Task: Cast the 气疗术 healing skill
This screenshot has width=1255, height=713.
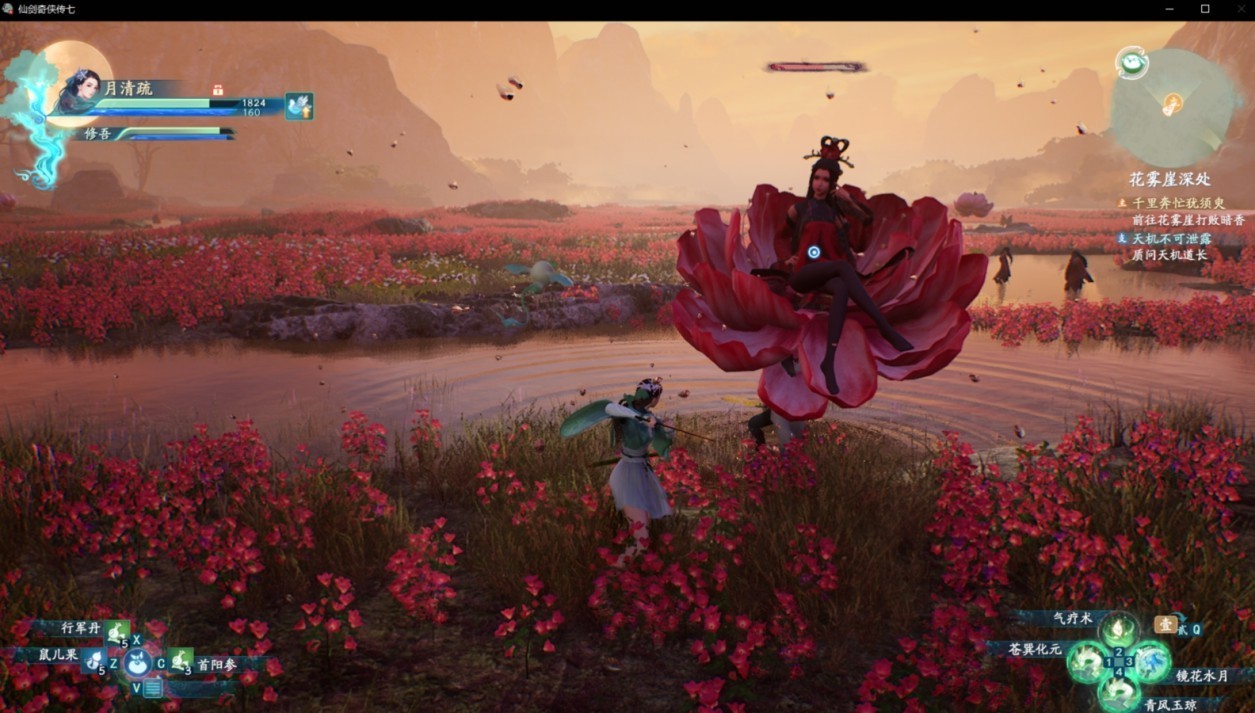Action: [x=1118, y=630]
